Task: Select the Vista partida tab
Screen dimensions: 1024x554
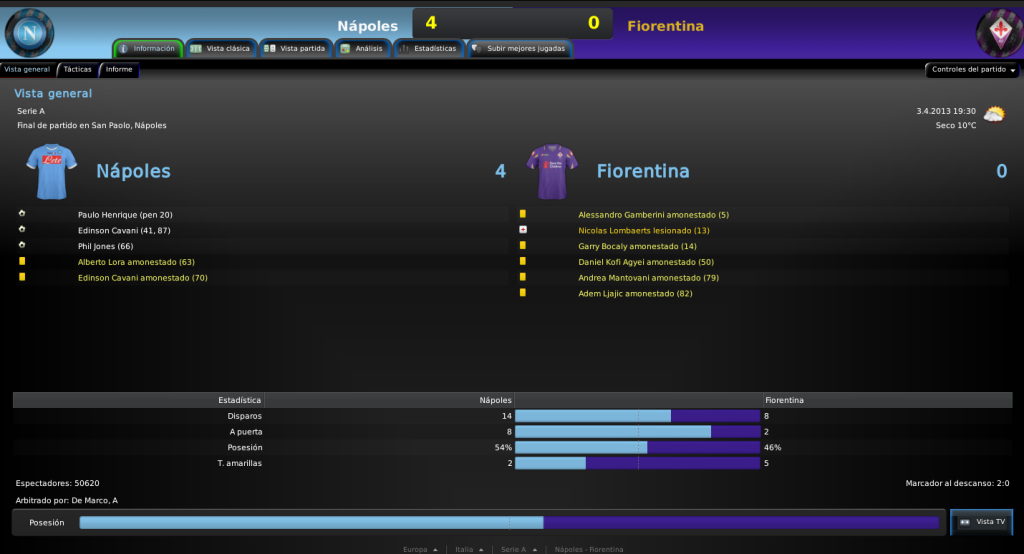Action: (296, 48)
